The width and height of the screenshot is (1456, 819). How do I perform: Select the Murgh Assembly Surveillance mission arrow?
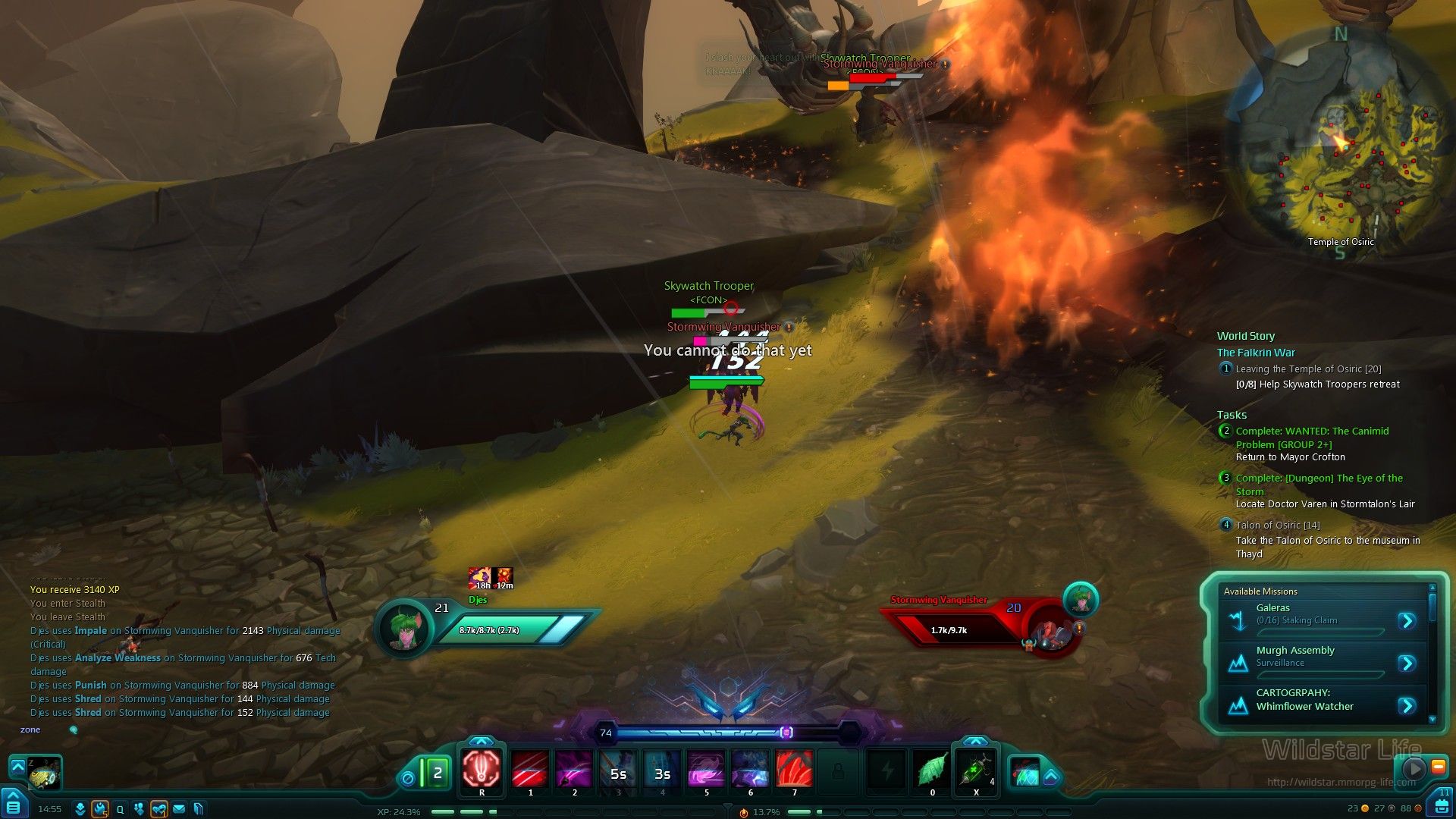(1407, 664)
